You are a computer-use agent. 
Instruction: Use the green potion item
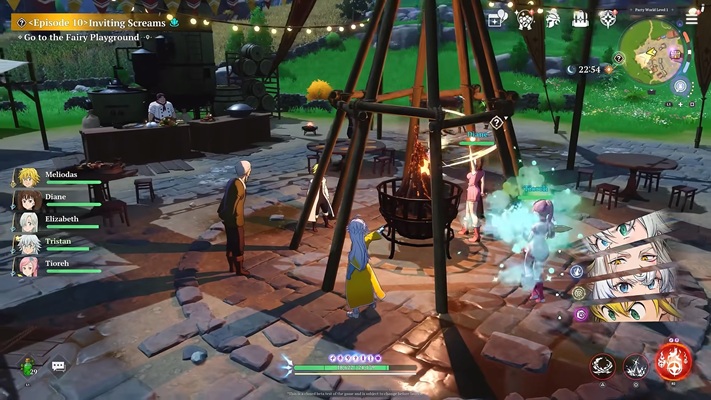point(27,367)
